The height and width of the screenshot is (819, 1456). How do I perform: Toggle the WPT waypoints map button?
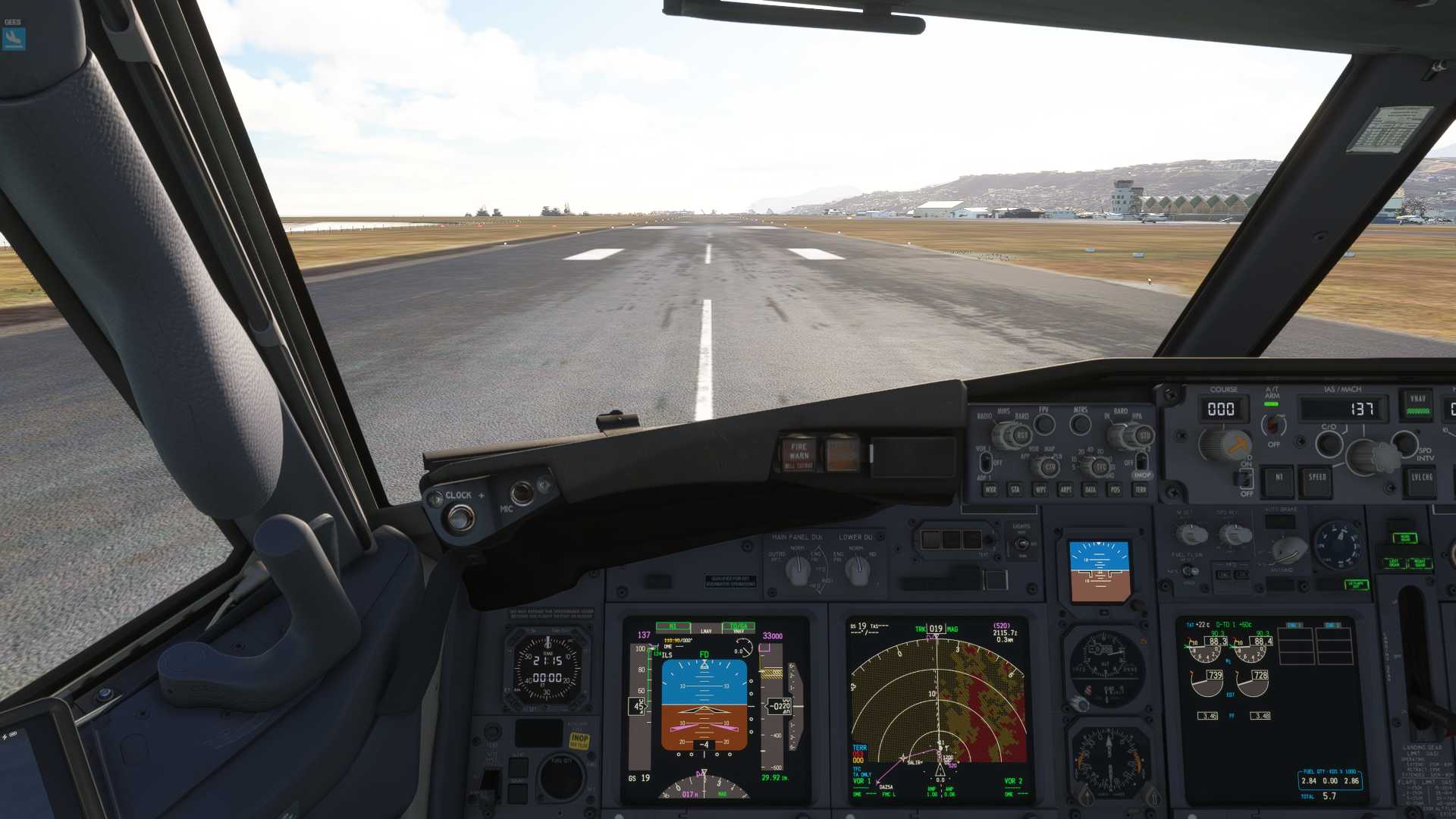1040,490
